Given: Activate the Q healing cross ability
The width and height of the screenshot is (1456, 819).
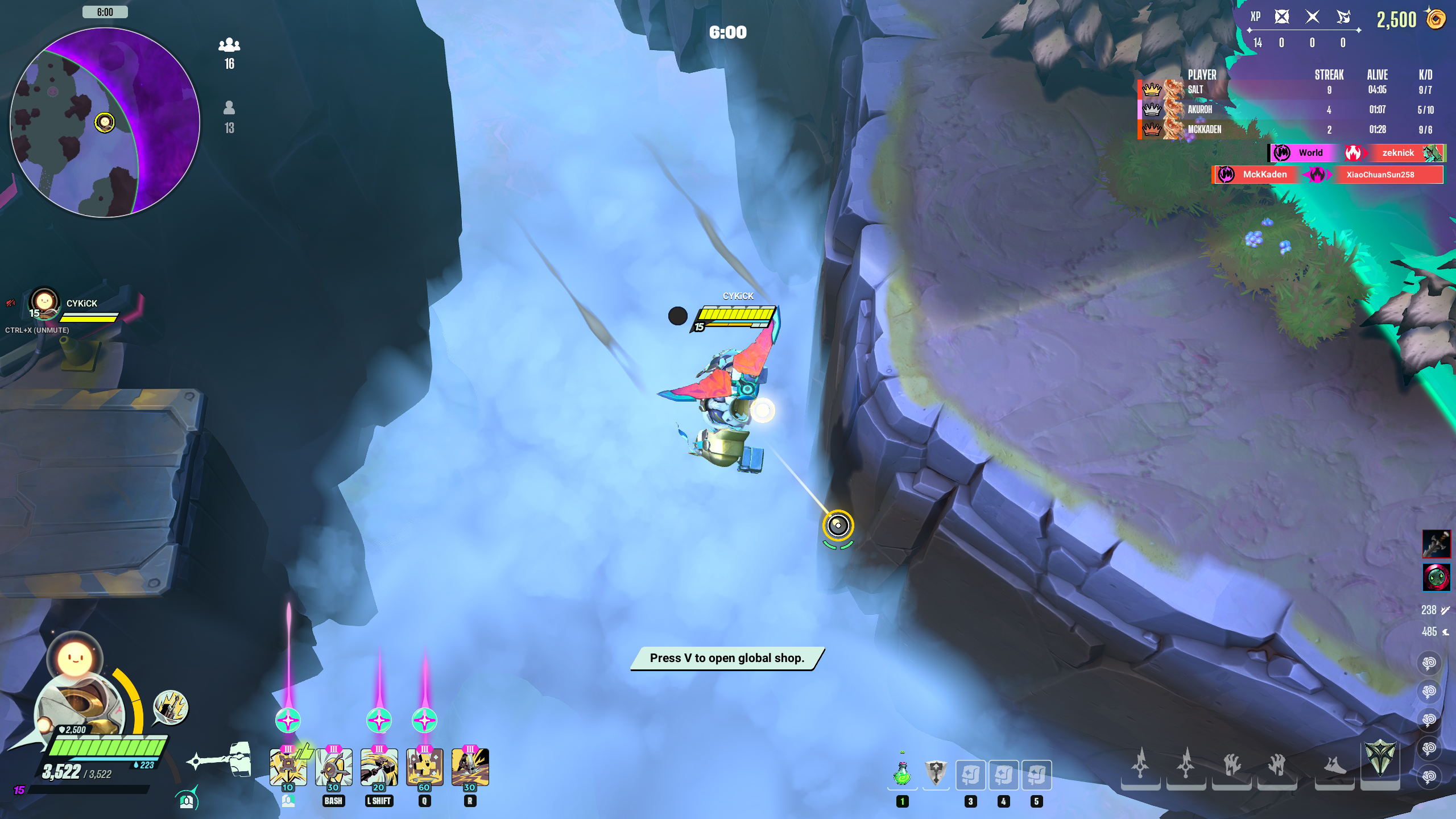Looking at the screenshot, I should tap(424, 767).
